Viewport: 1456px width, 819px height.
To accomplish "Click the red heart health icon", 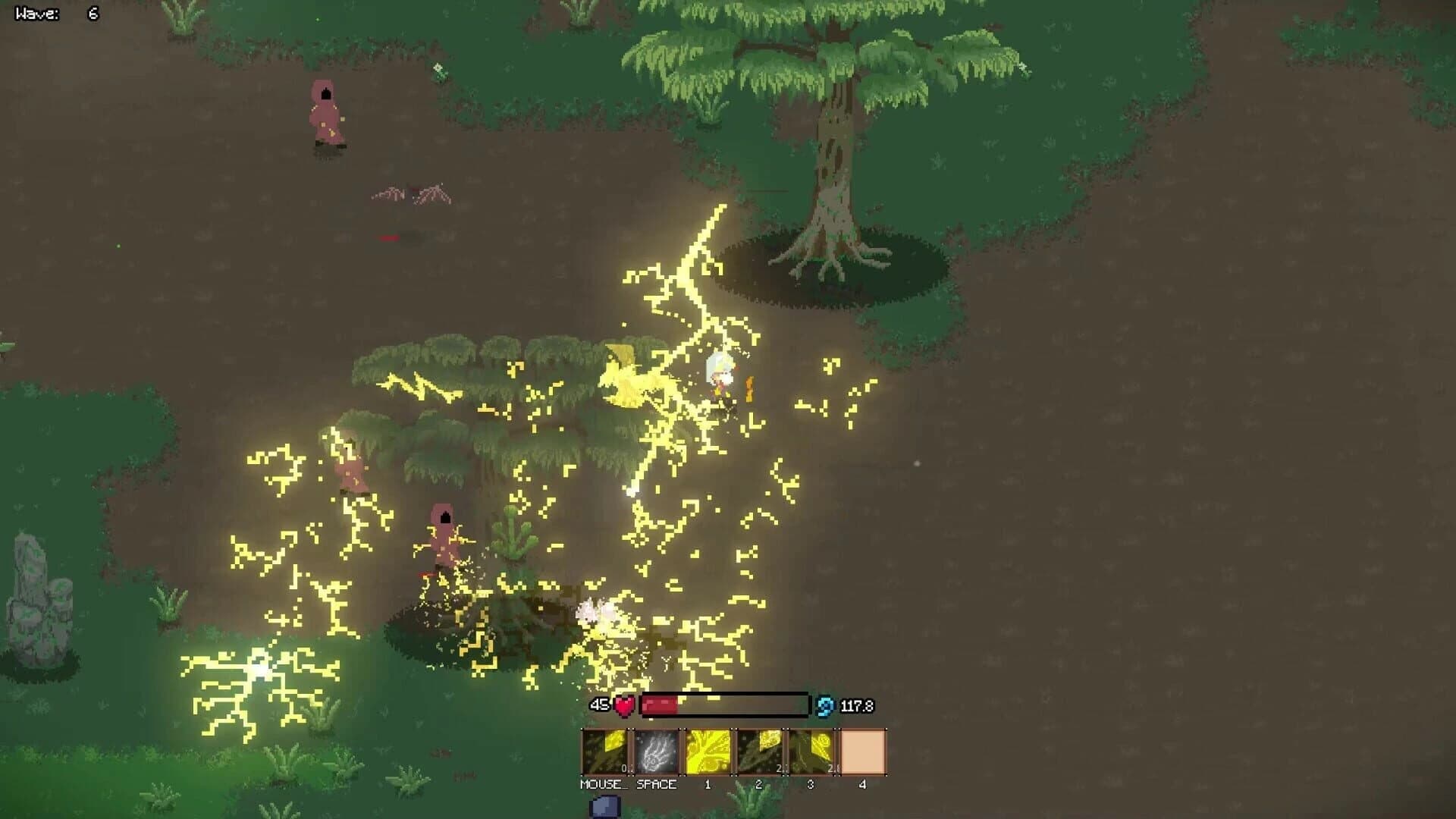I will point(622,705).
